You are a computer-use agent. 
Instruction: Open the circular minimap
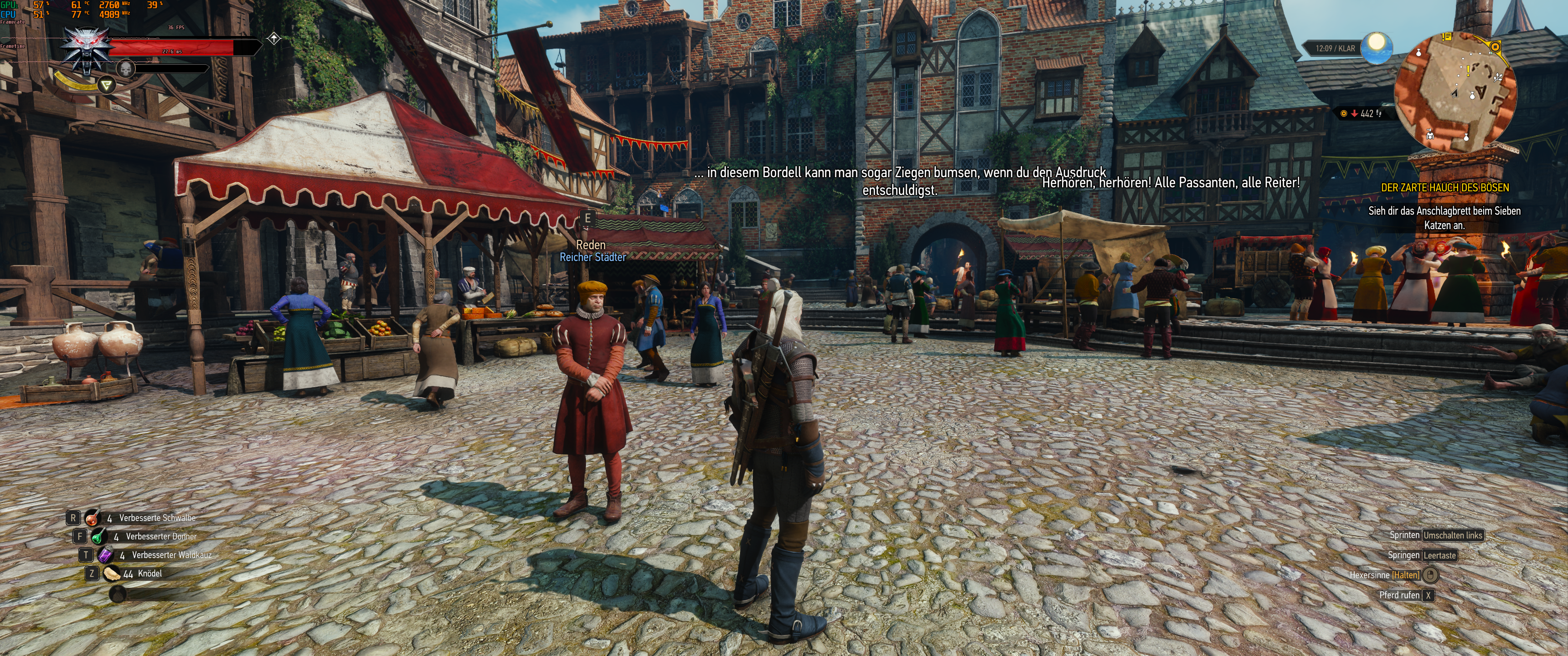[x=1455, y=92]
